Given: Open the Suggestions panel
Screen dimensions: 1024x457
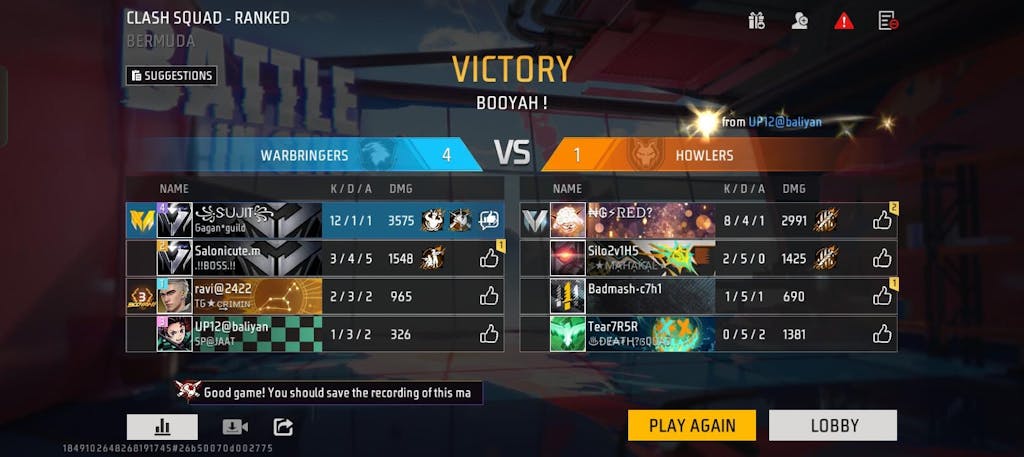Looking at the screenshot, I should [x=171, y=75].
